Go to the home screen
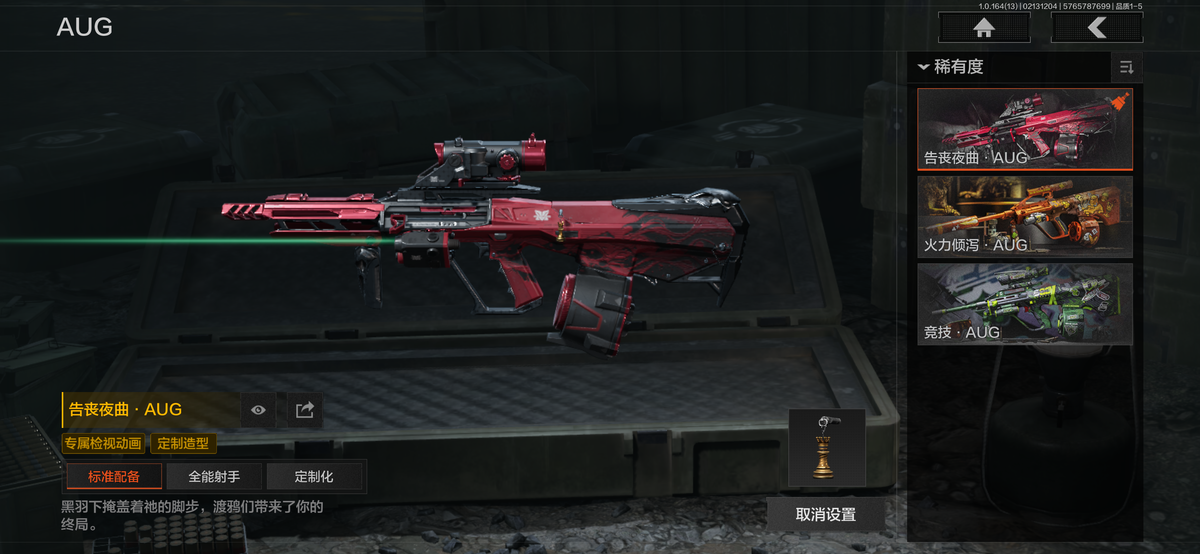The width and height of the screenshot is (1200, 554). click(x=984, y=28)
